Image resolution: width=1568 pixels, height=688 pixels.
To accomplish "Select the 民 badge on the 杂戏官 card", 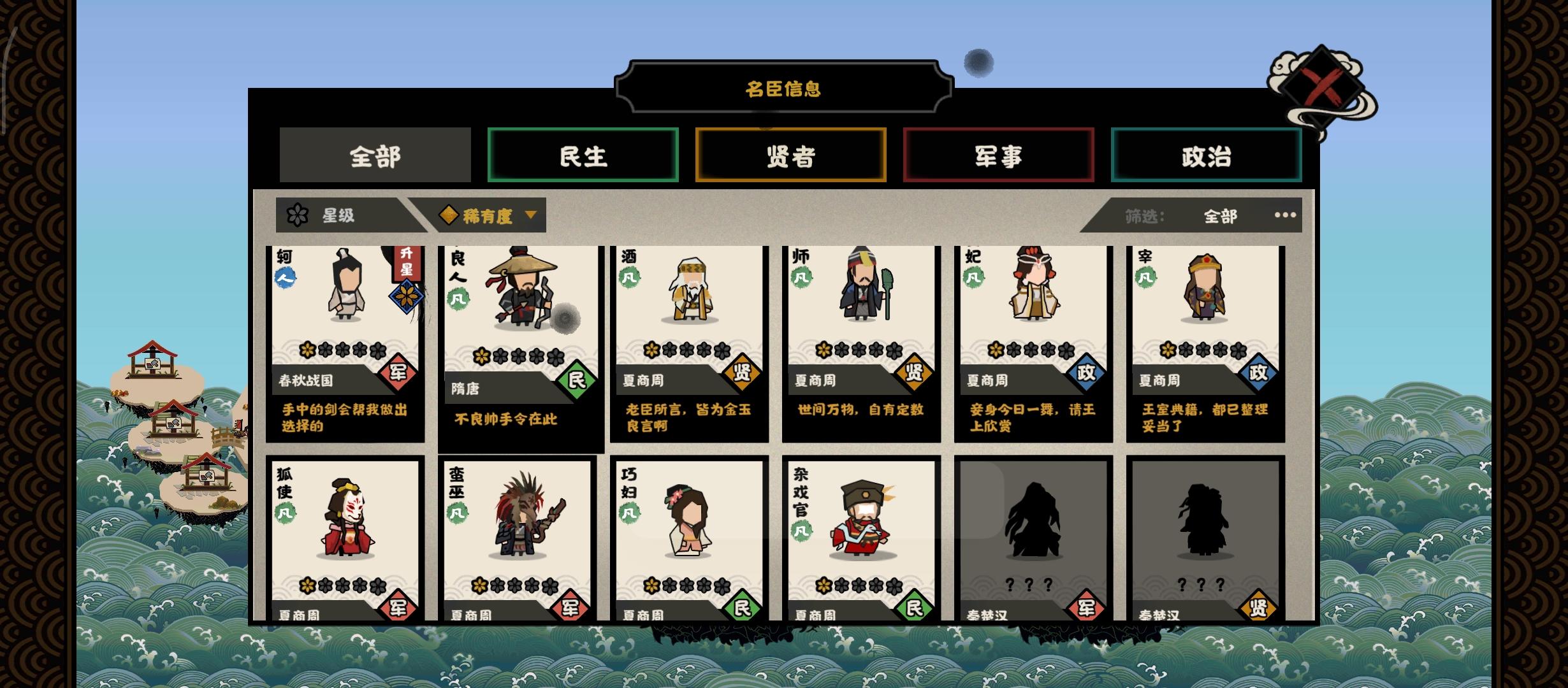I will [913, 606].
